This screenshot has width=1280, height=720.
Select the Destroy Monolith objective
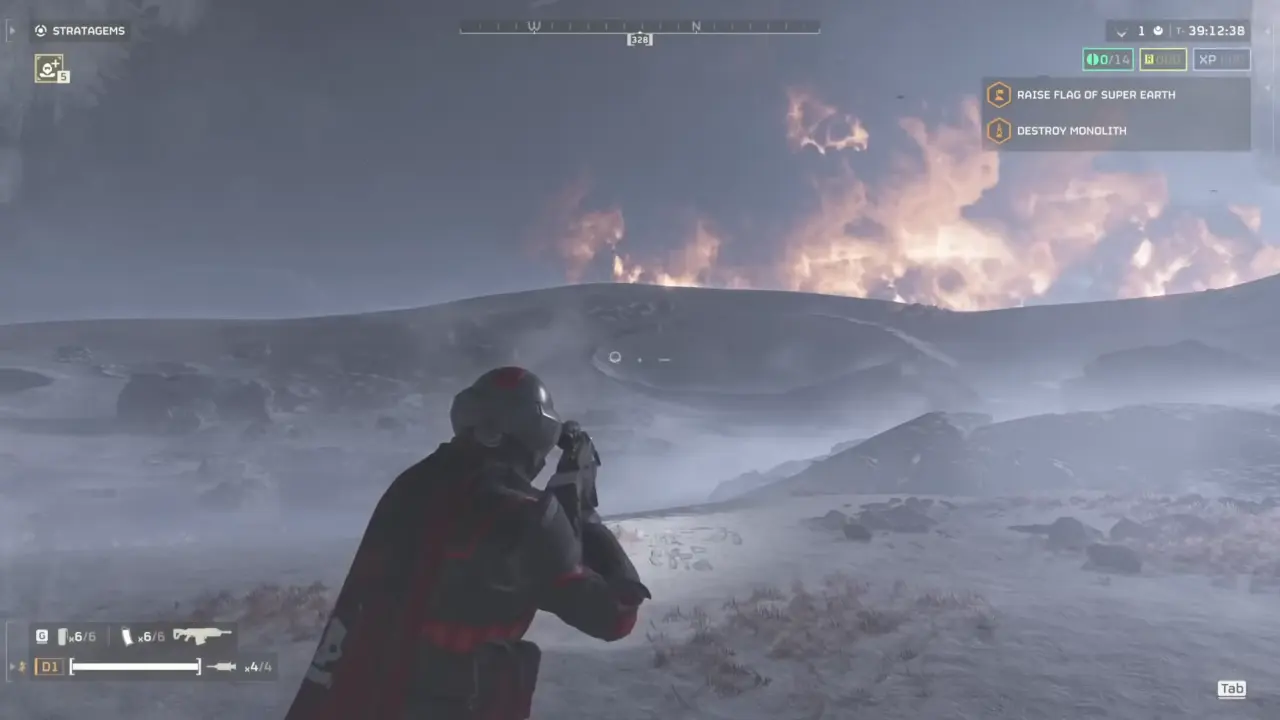[x=1071, y=131]
